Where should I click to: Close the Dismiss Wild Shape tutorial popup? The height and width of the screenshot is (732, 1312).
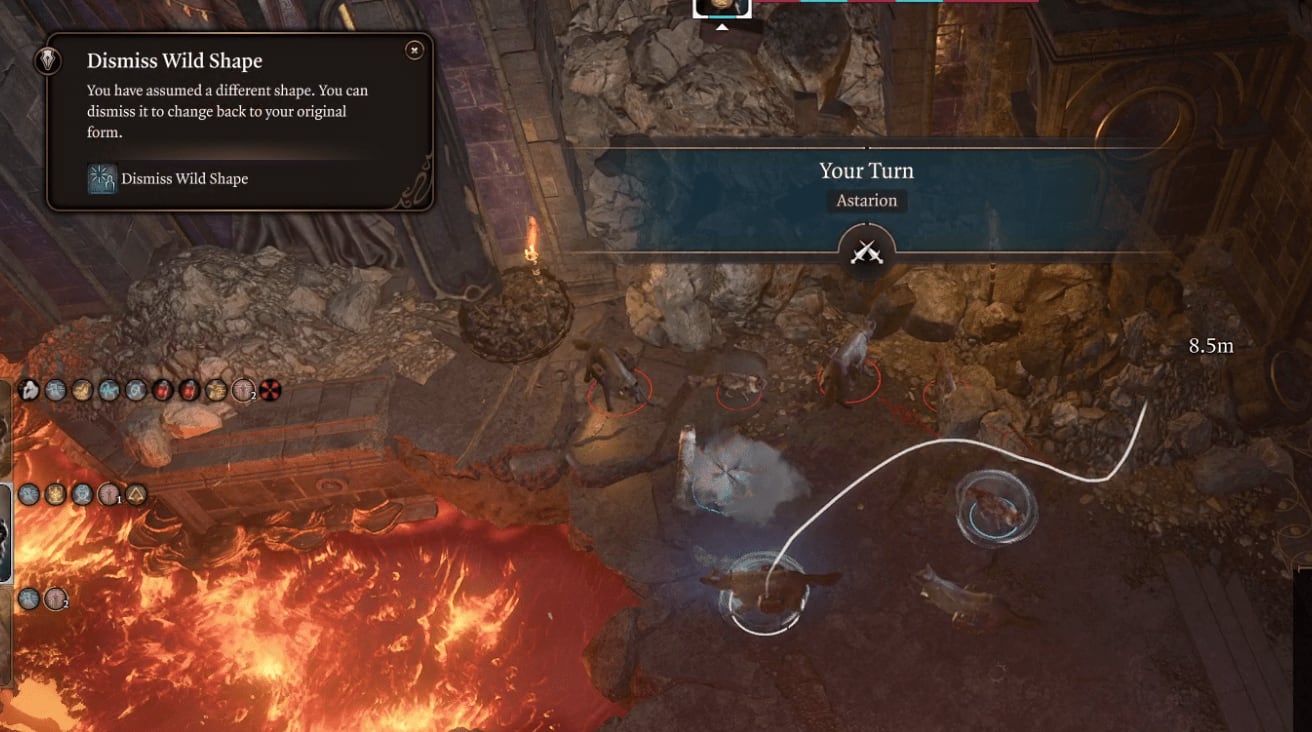point(414,49)
